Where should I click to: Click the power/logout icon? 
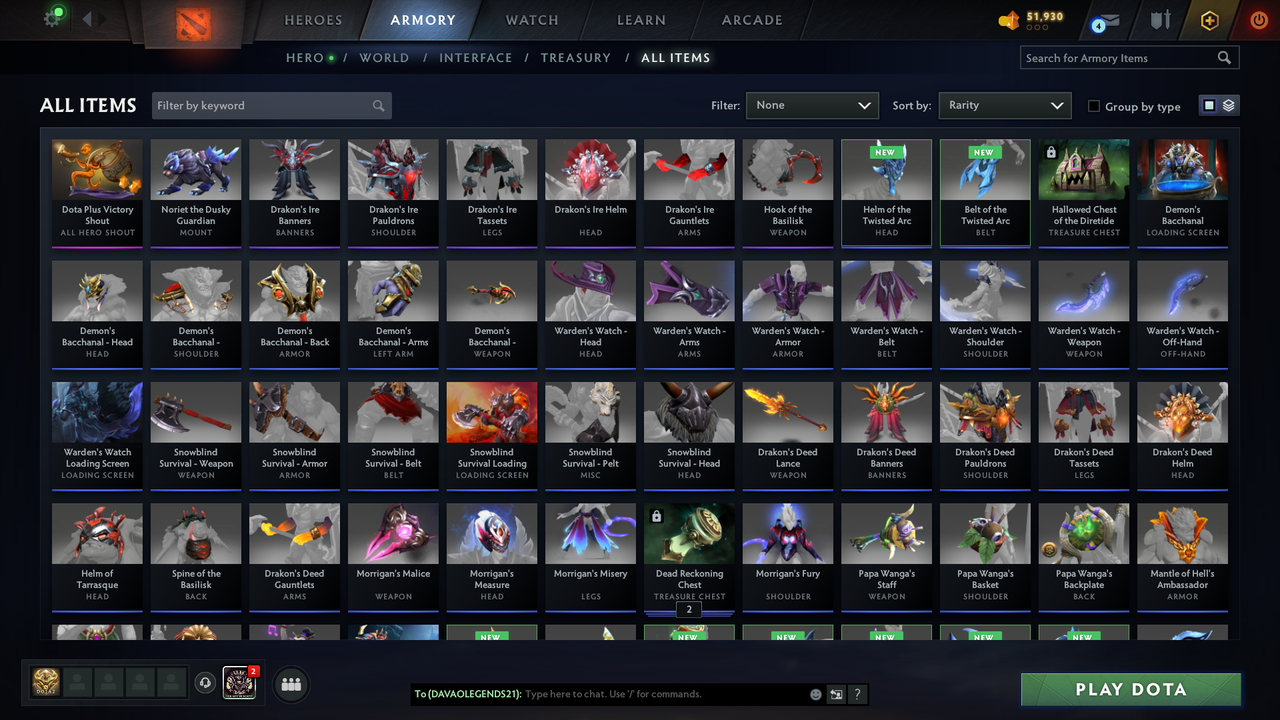[x=1257, y=19]
